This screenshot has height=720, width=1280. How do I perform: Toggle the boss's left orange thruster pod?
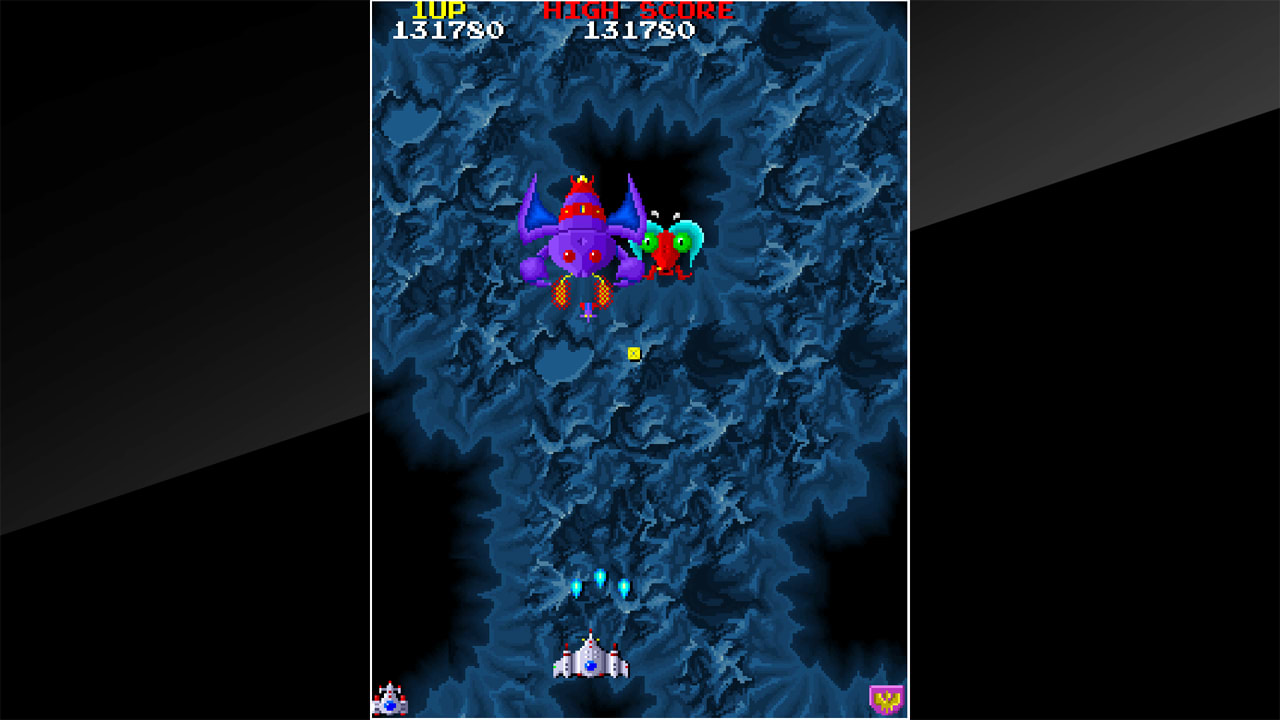(561, 292)
